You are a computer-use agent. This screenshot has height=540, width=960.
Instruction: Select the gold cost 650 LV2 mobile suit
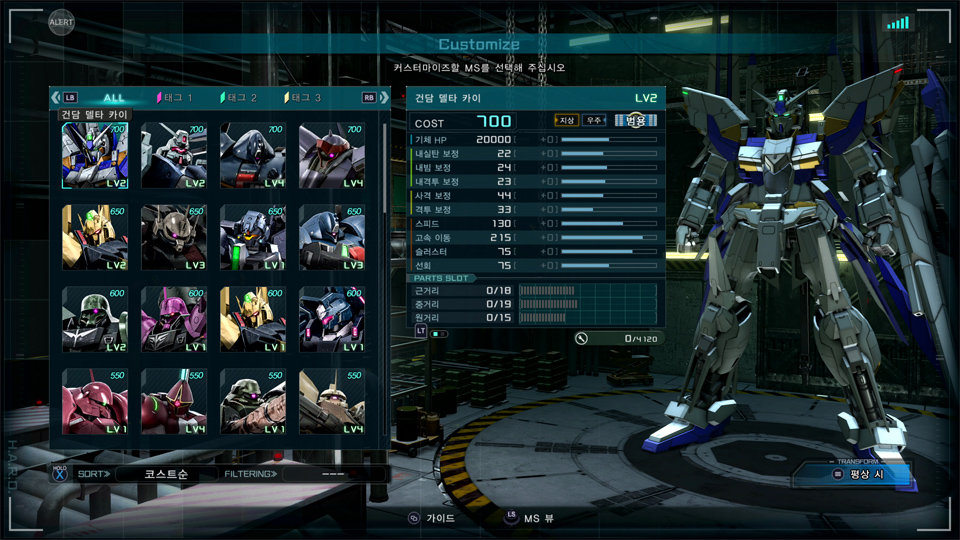[95, 238]
